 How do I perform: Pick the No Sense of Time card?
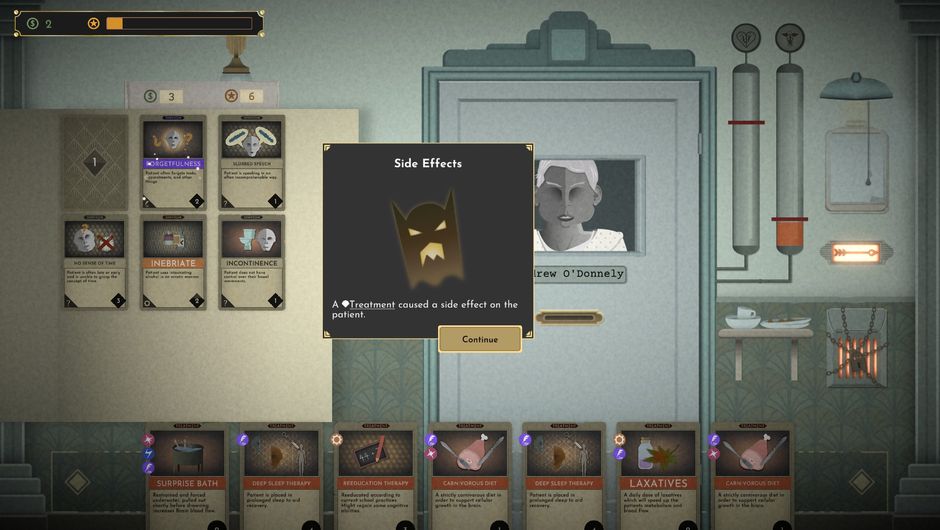[95, 262]
